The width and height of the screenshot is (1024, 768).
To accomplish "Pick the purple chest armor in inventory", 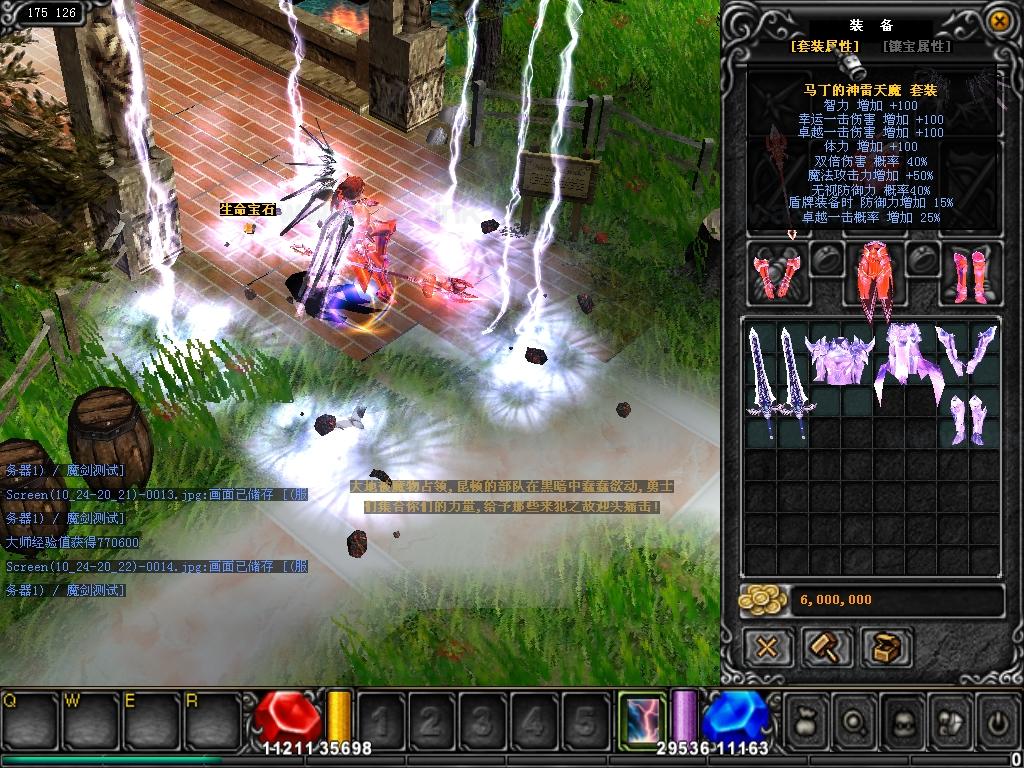I will coord(839,358).
